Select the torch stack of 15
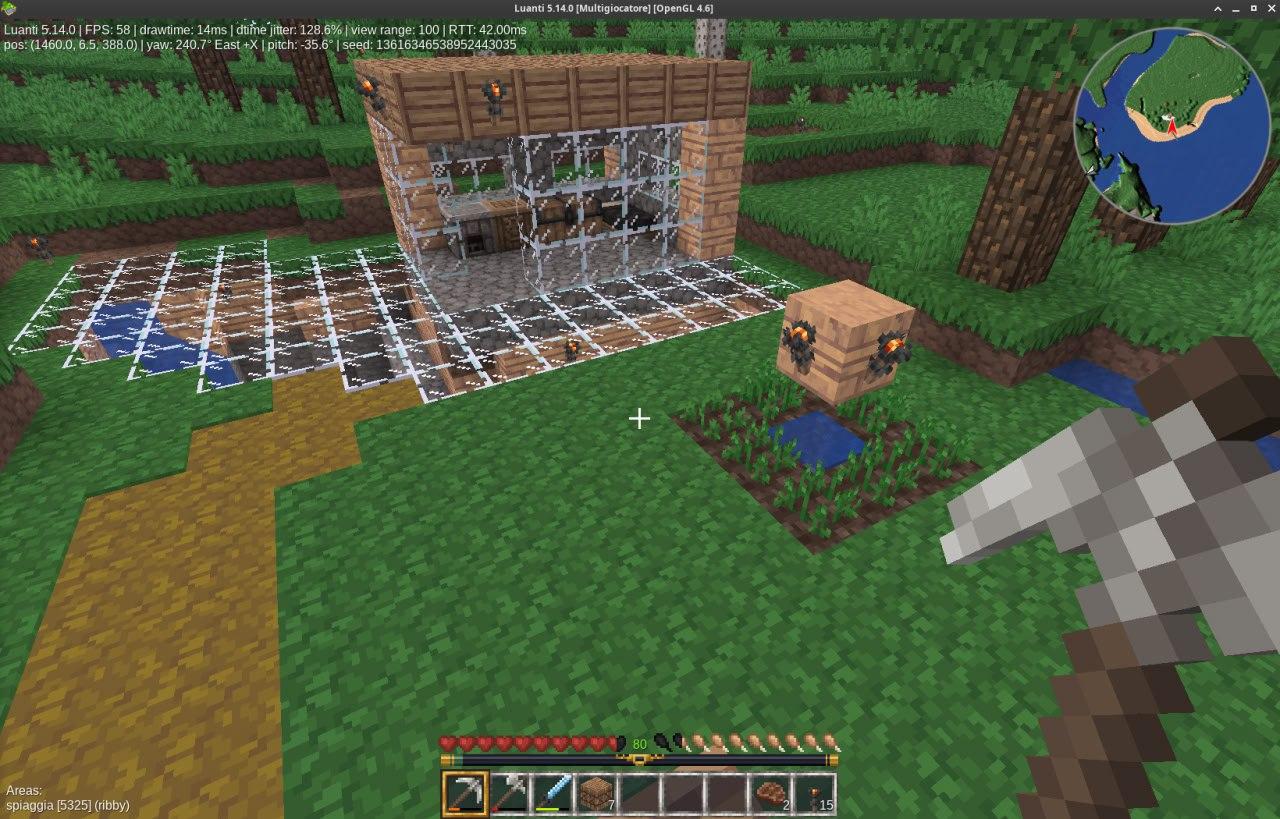The width and height of the screenshot is (1280, 819). pyautogui.click(x=815, y=794)
